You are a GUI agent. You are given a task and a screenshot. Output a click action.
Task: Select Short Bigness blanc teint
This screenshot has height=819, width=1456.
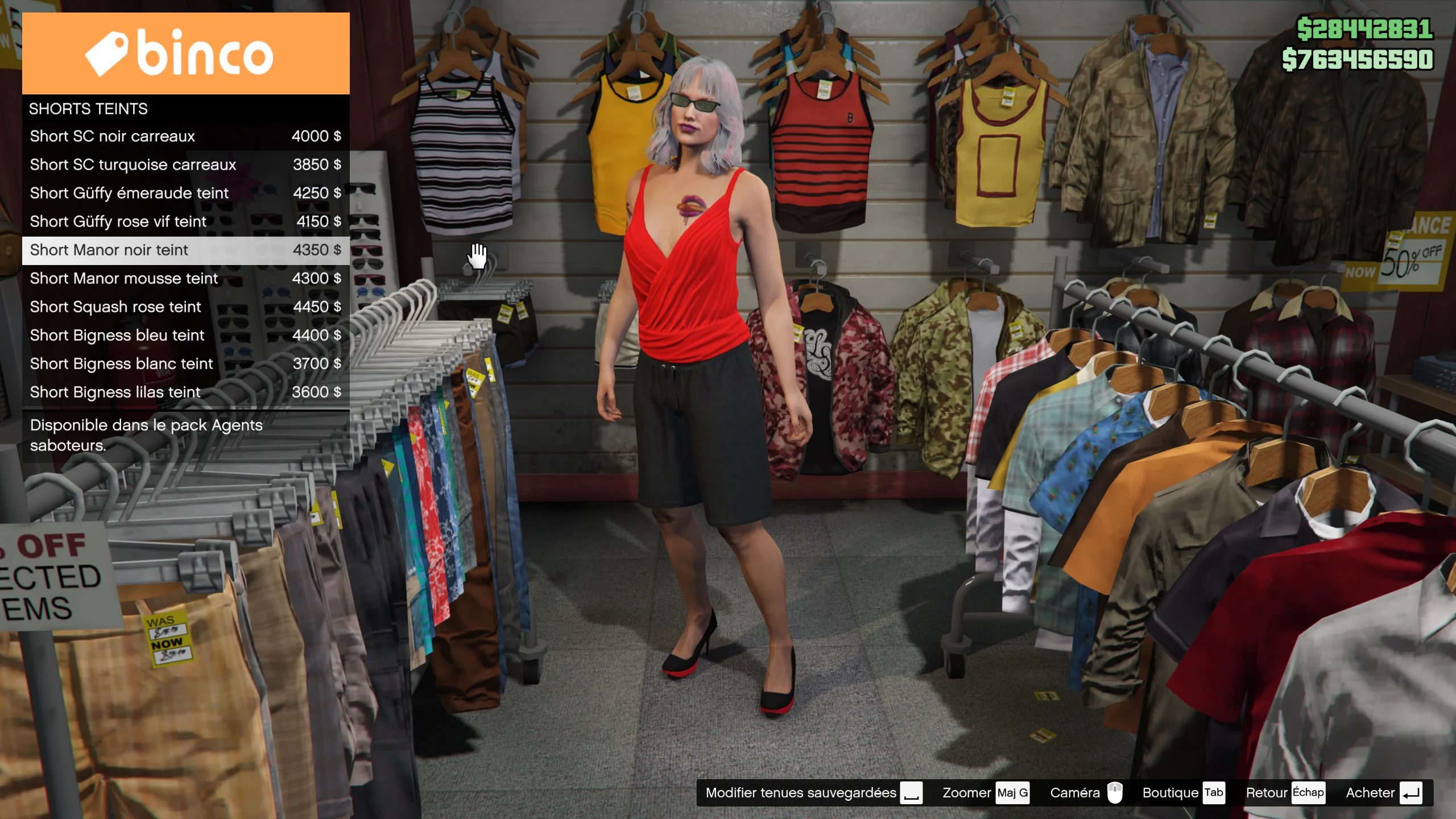pyautogui.click(x=185, y=364)
